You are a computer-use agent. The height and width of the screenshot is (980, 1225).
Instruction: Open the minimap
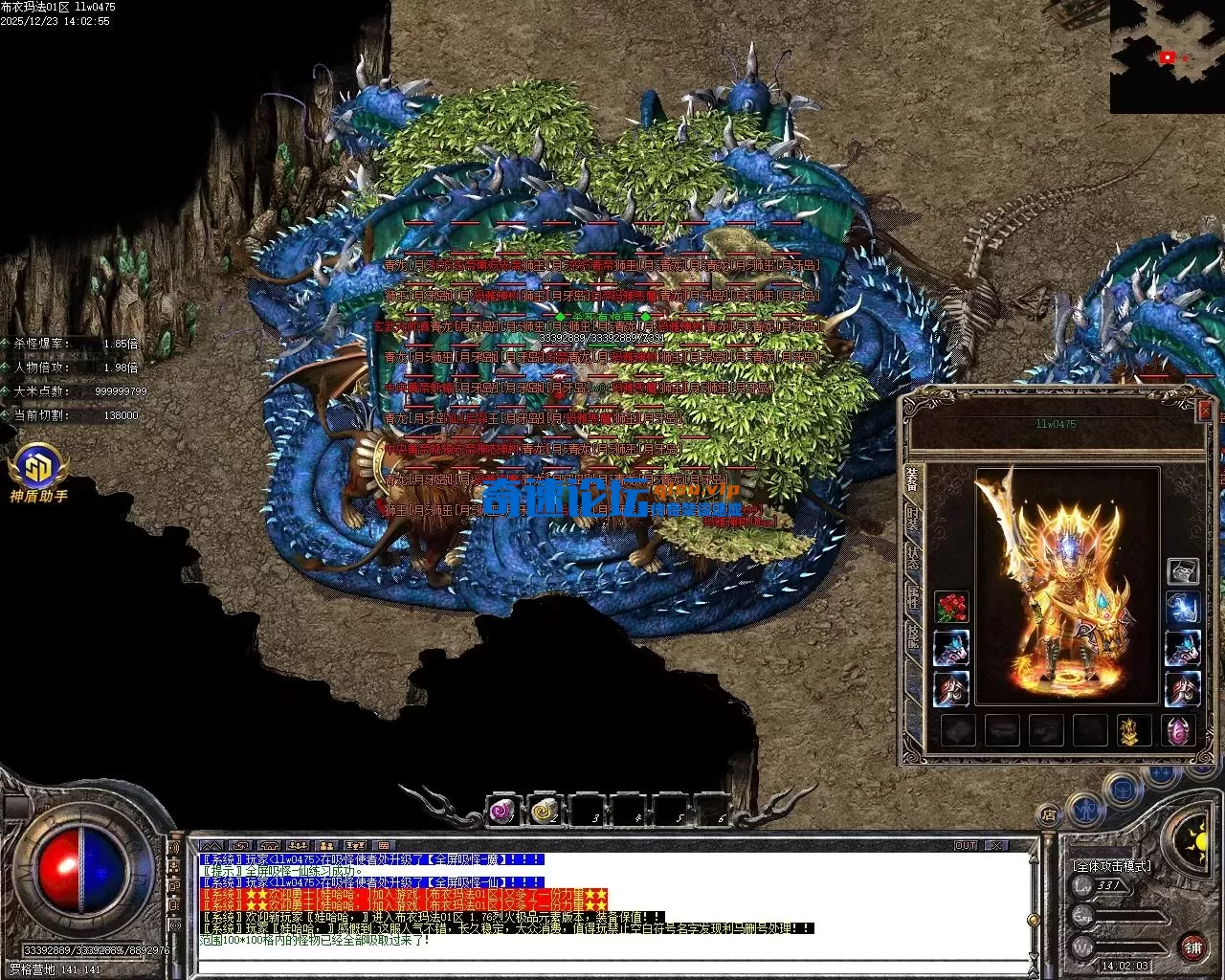(x=1167, y=56)
